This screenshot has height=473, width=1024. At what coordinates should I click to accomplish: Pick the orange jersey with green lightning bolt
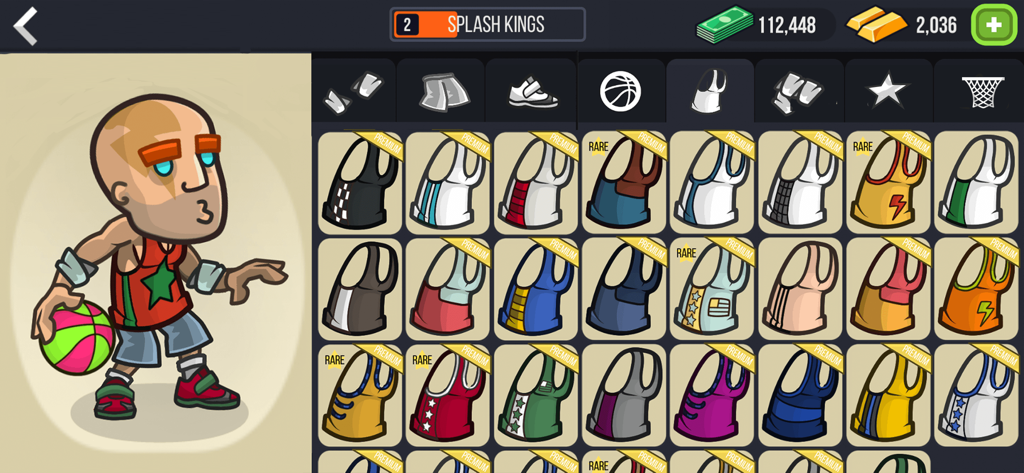coord(976,288)
